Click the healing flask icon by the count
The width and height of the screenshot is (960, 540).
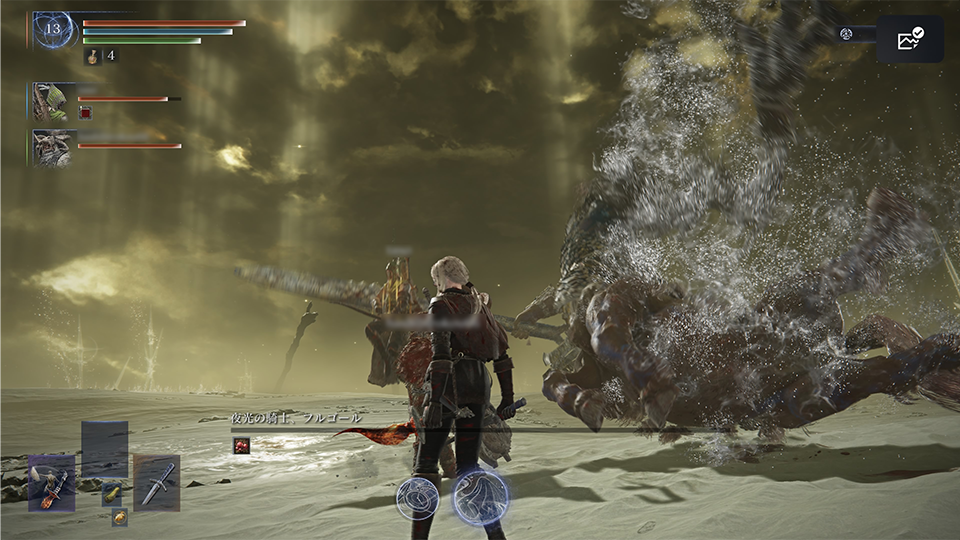(91, 57)
